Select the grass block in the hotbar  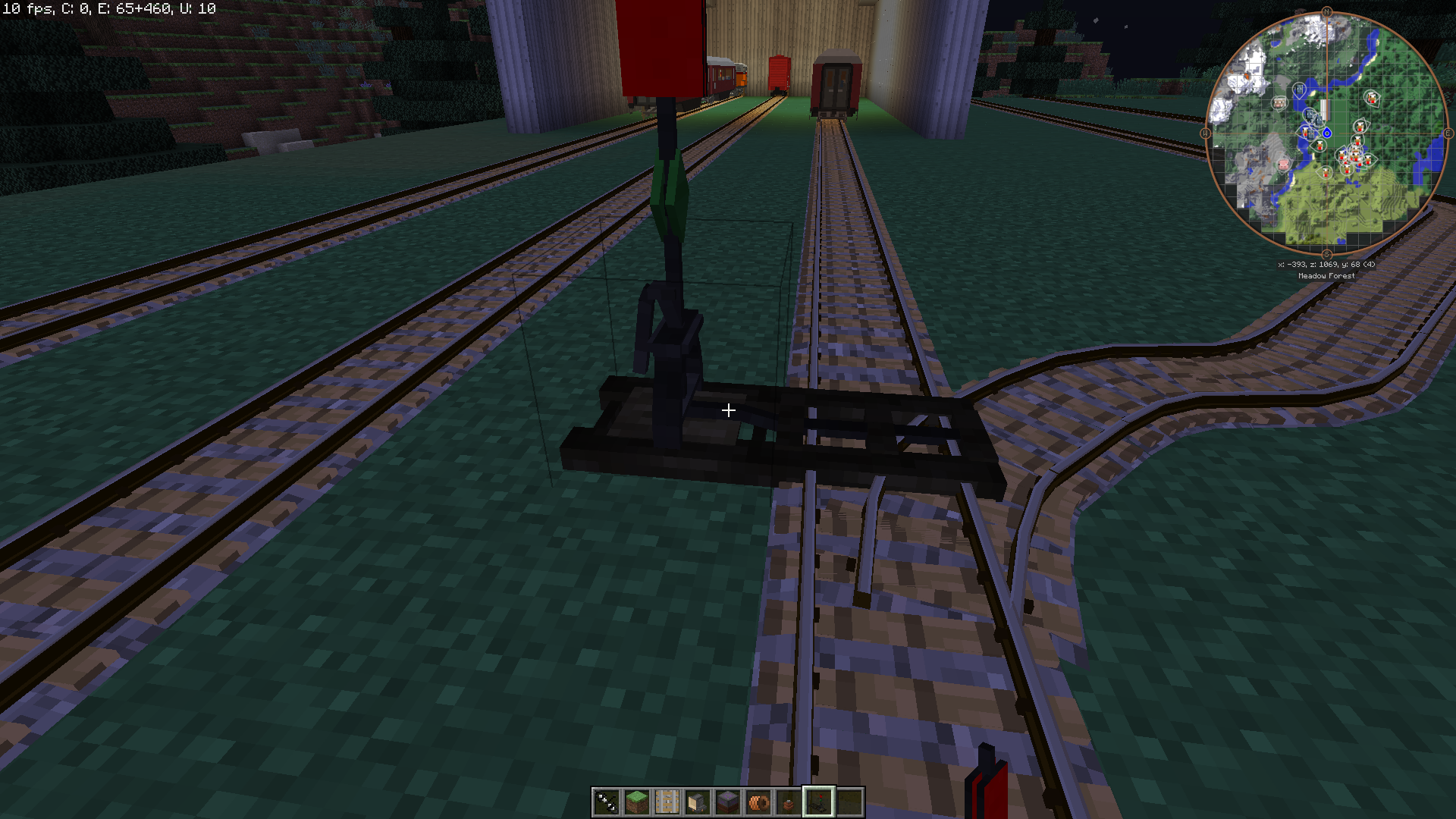pos(637,802)
